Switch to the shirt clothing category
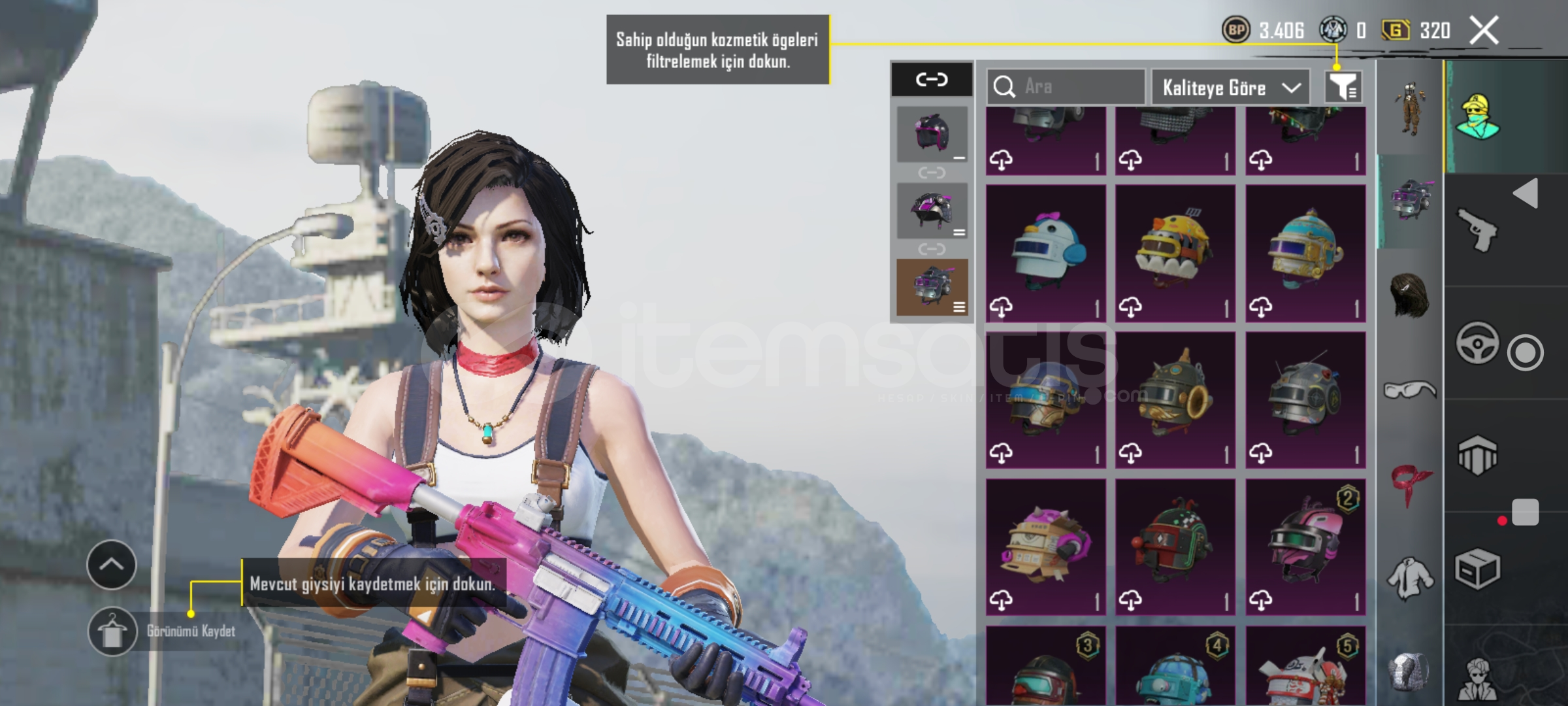 1410,578
